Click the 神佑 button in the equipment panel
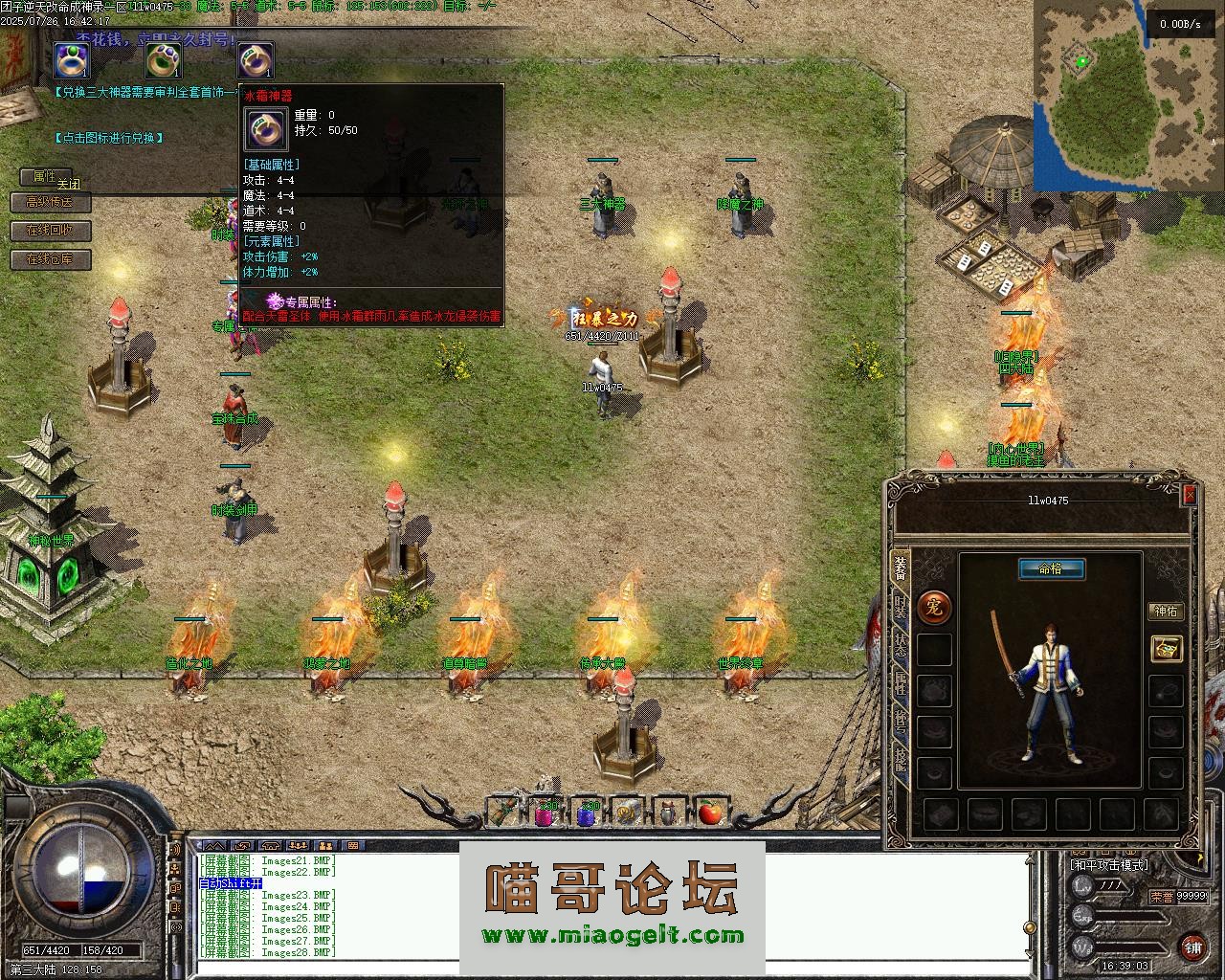This screenshot has width=1225, height=980. [x=1166, y=612]
